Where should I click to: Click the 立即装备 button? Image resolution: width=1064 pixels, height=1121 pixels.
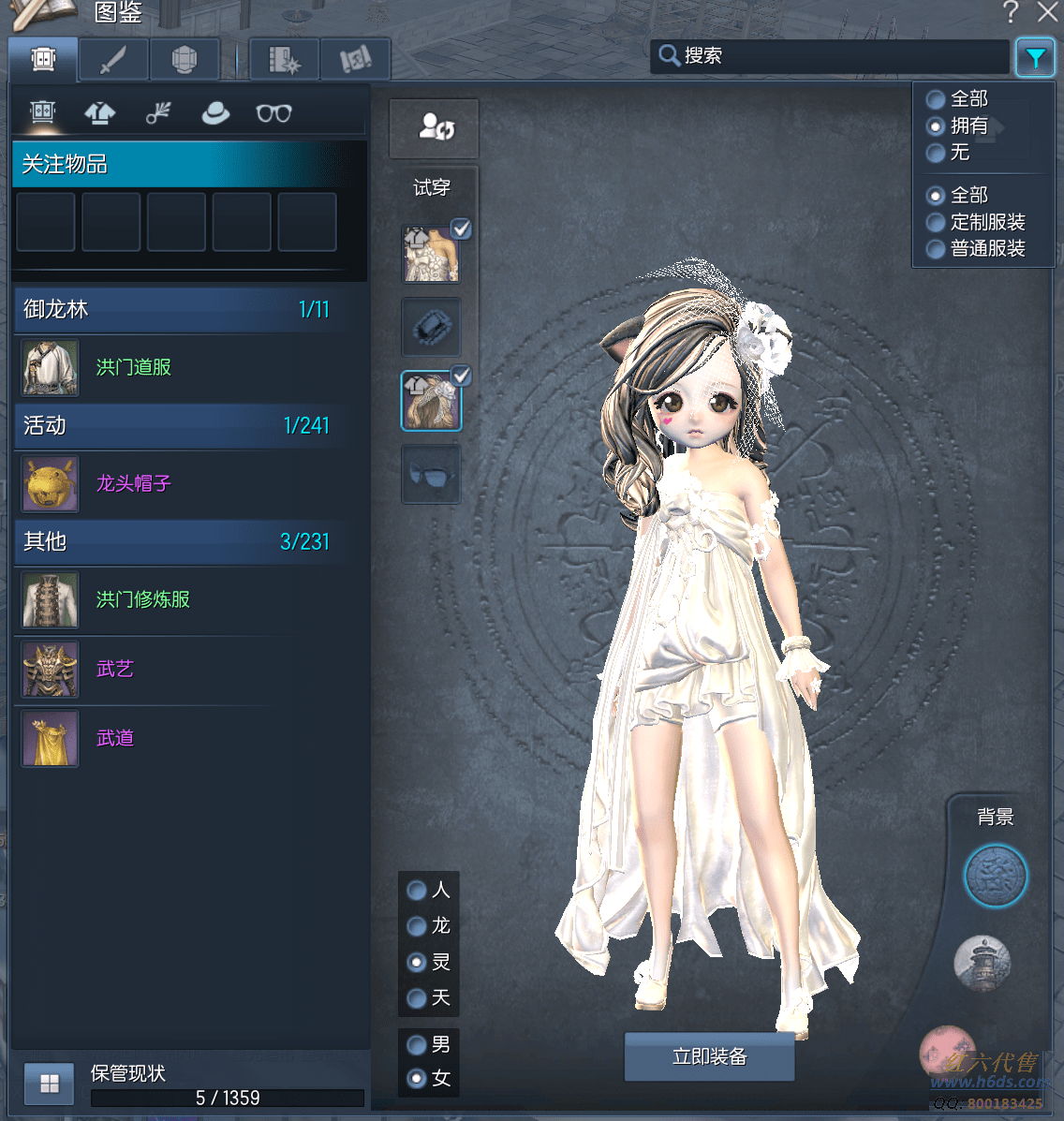(x=709, y=1056)
